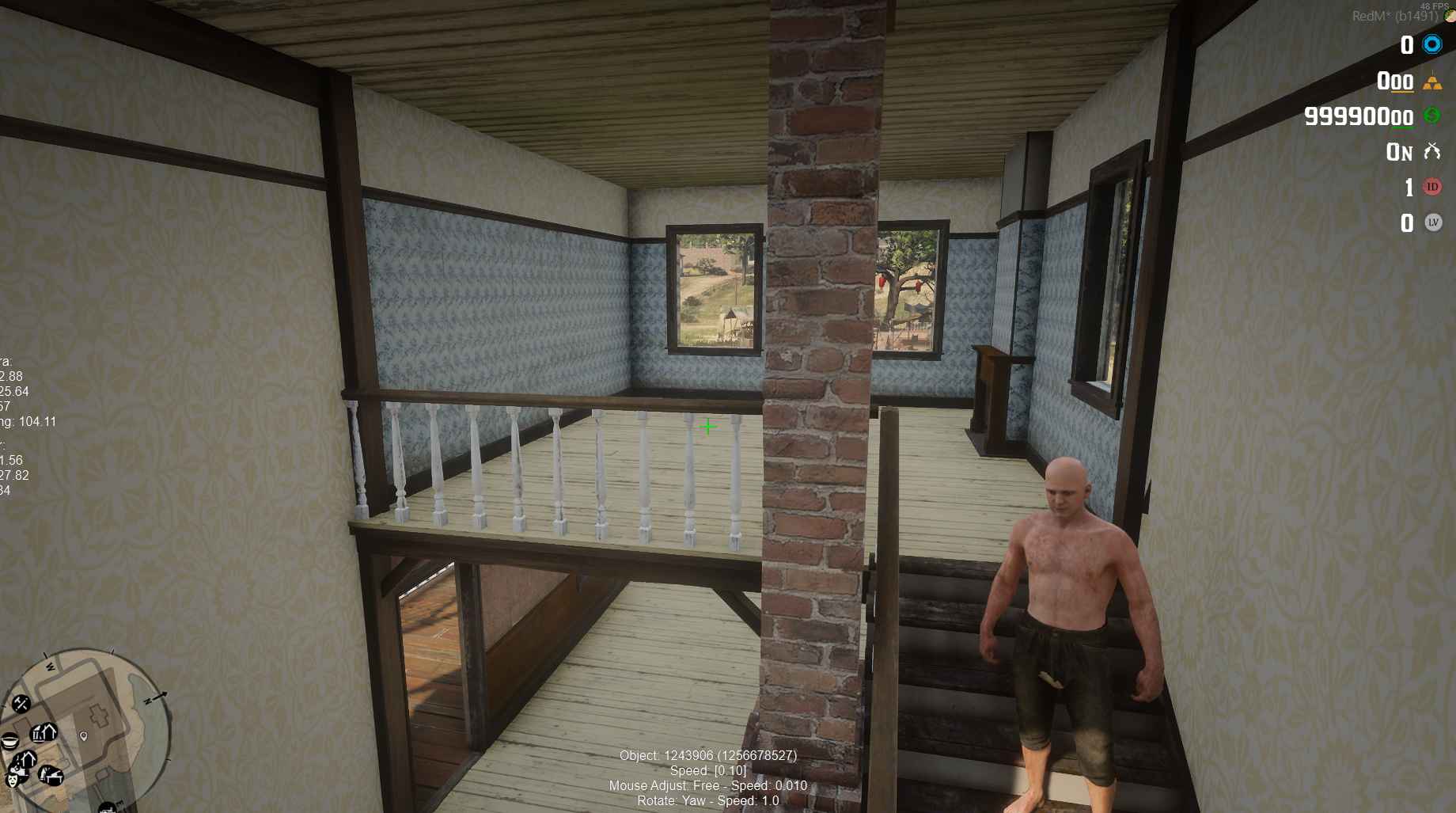The width and height of the screenshot is (1456, 813).
Task: Select the hammer and gavel icon on minimap
Action: coord(21,705)
